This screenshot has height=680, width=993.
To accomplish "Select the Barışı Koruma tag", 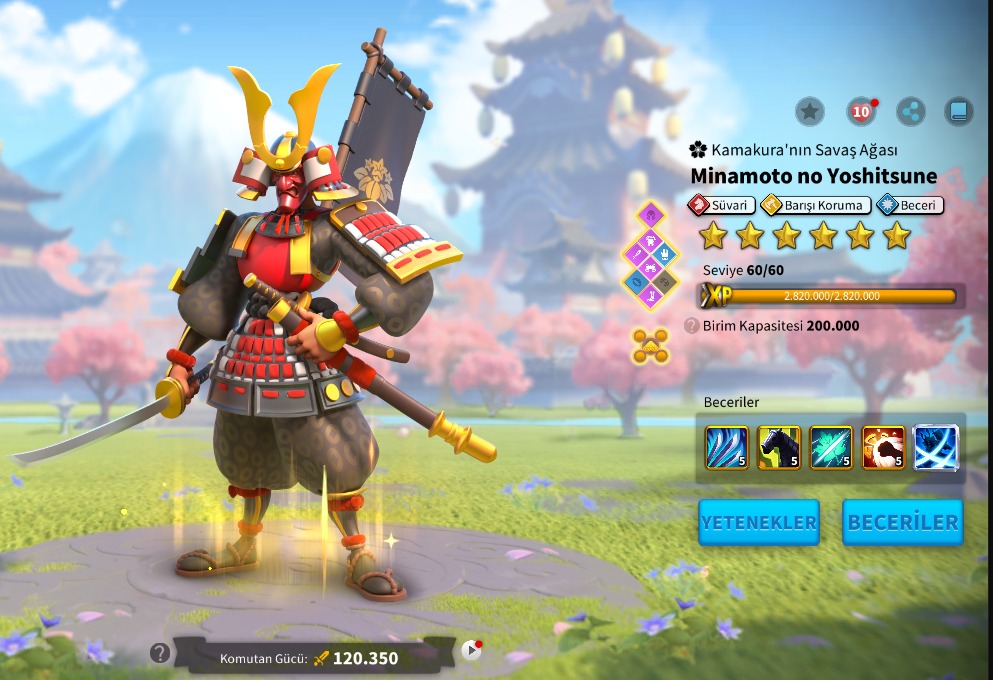I will tap(814, 205).
